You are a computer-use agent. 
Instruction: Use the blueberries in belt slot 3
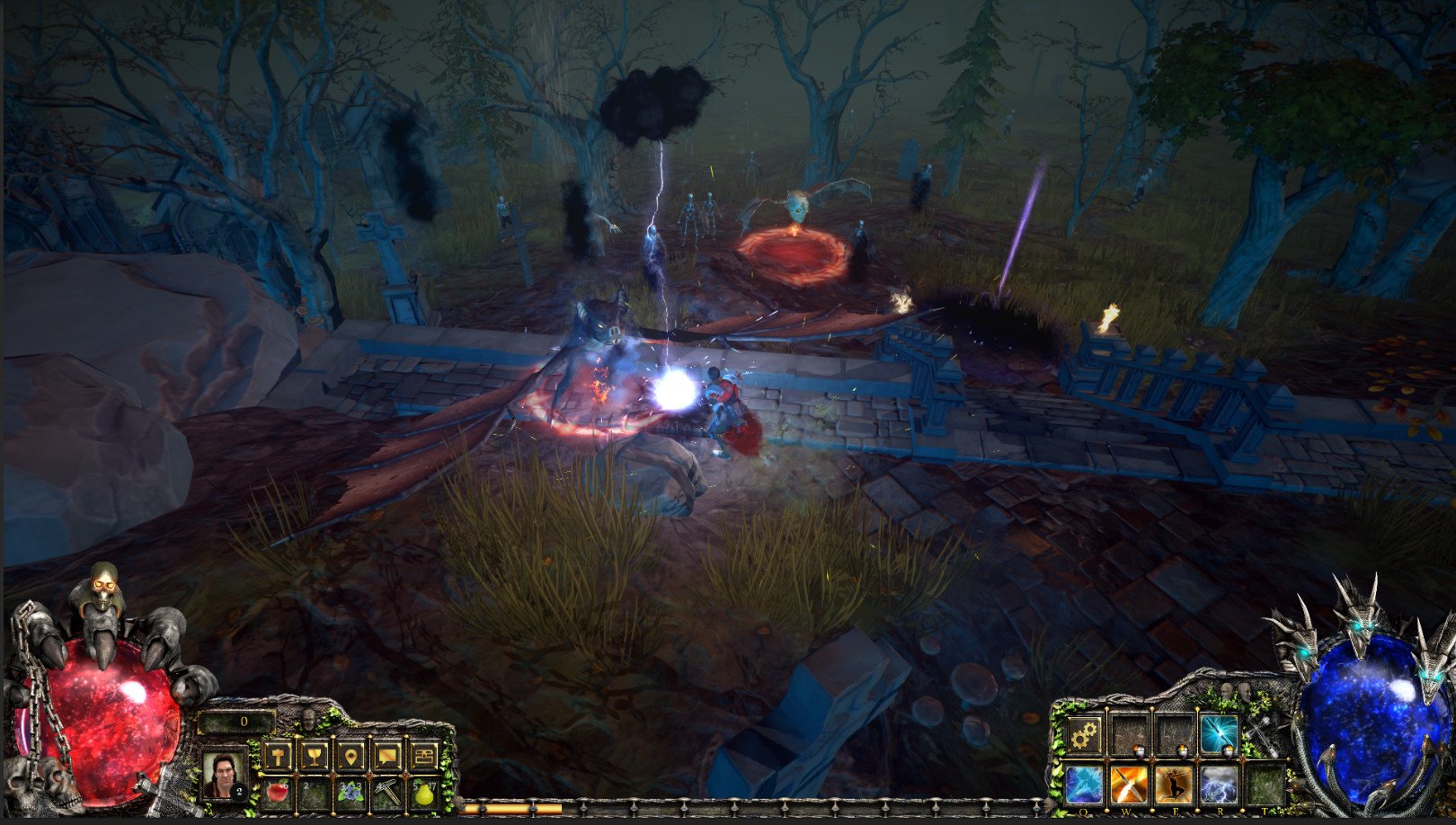click(350, 792)
